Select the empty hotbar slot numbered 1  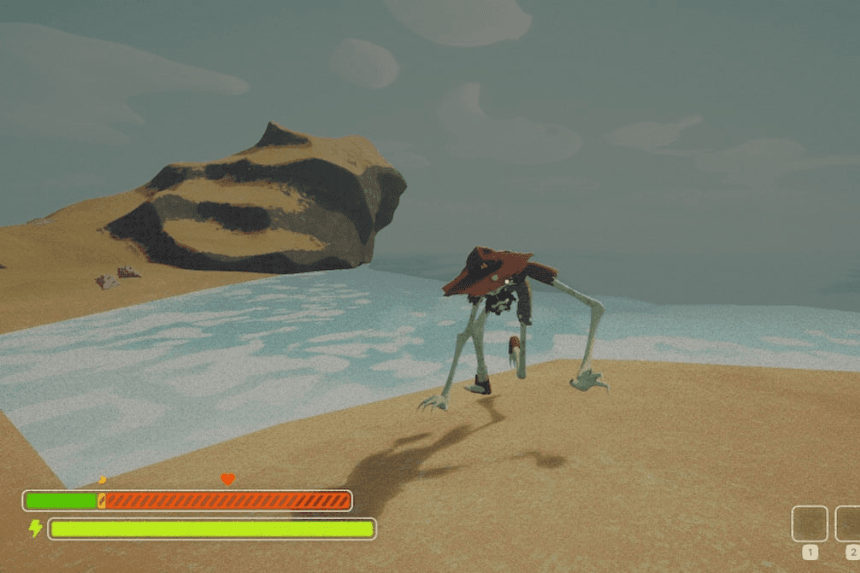click(809, 523)
